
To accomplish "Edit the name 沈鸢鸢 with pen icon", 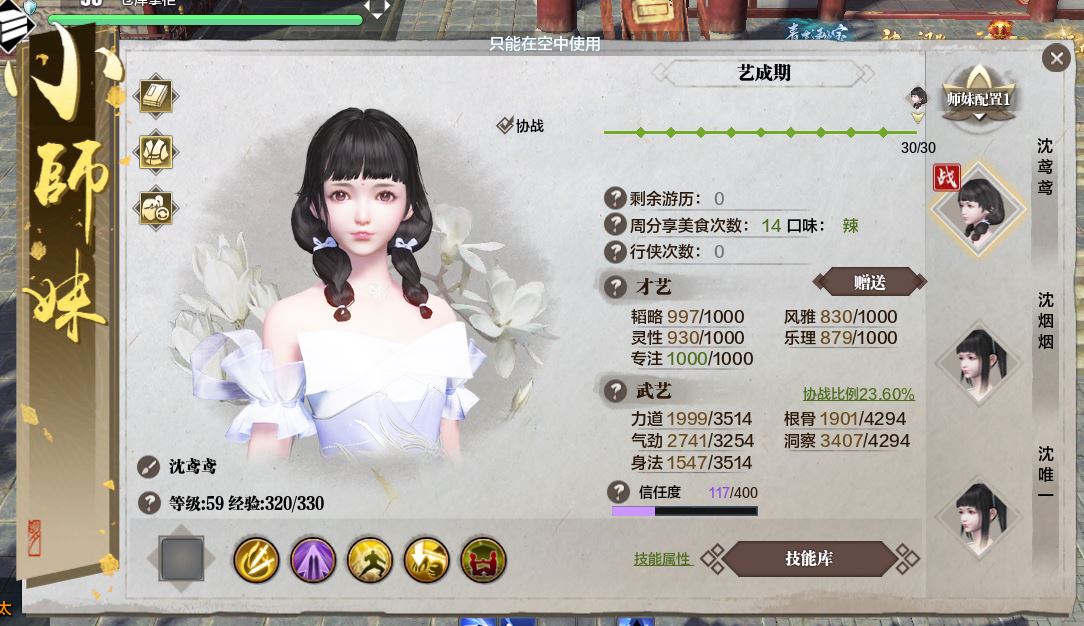I will (x=148, y=466).
